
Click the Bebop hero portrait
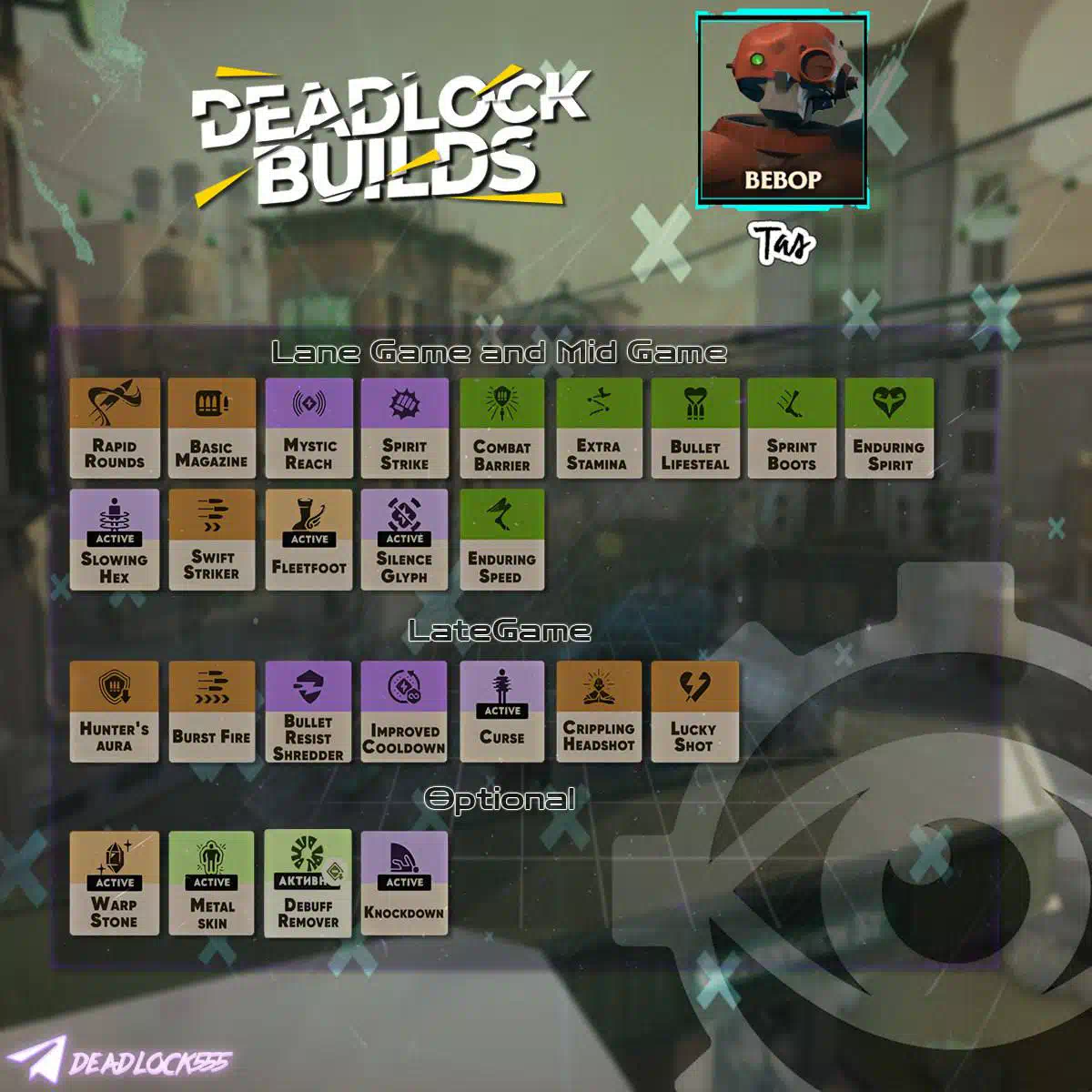tap(782, 110)
